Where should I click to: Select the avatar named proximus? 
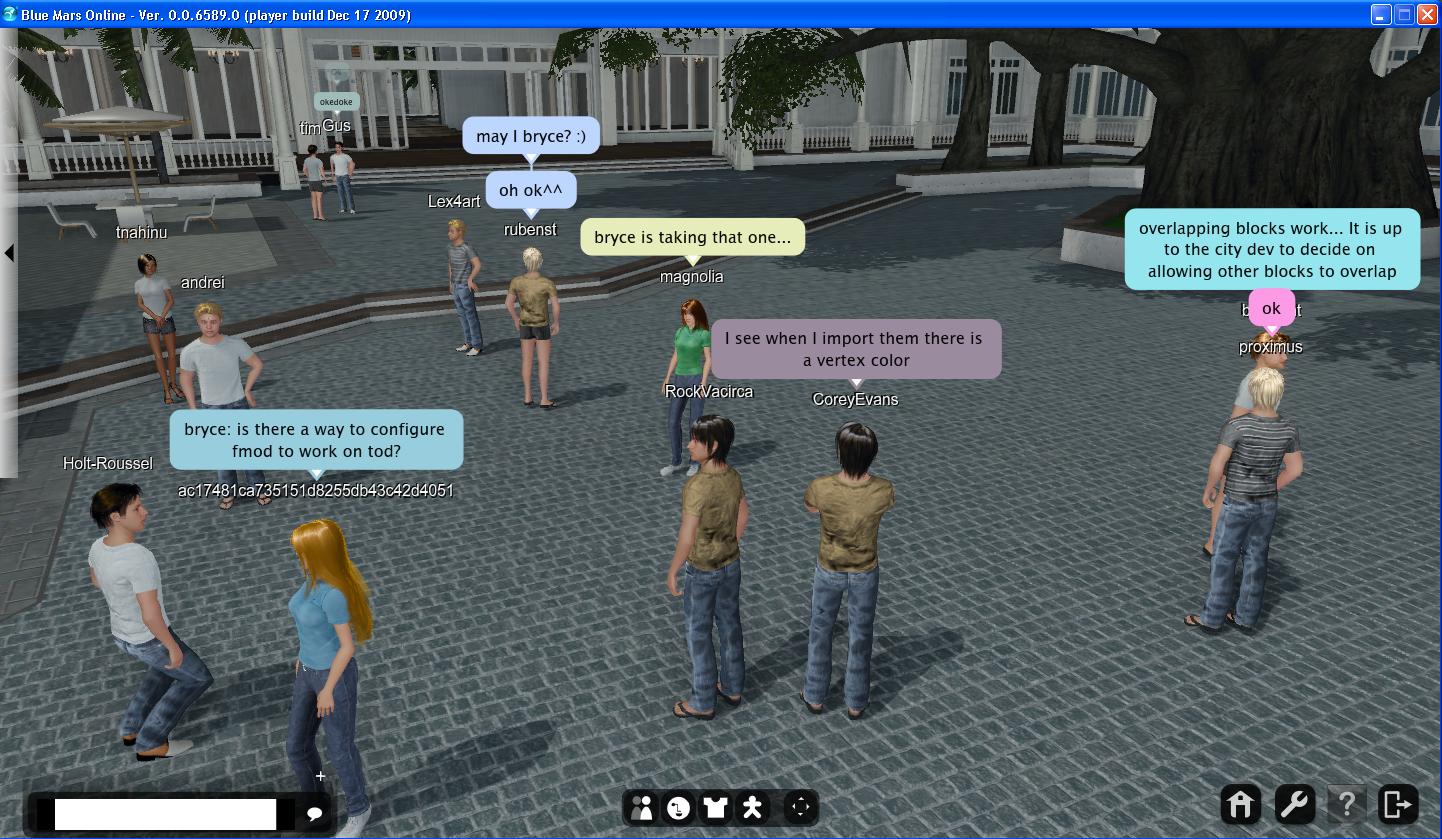click(1270, 346)
